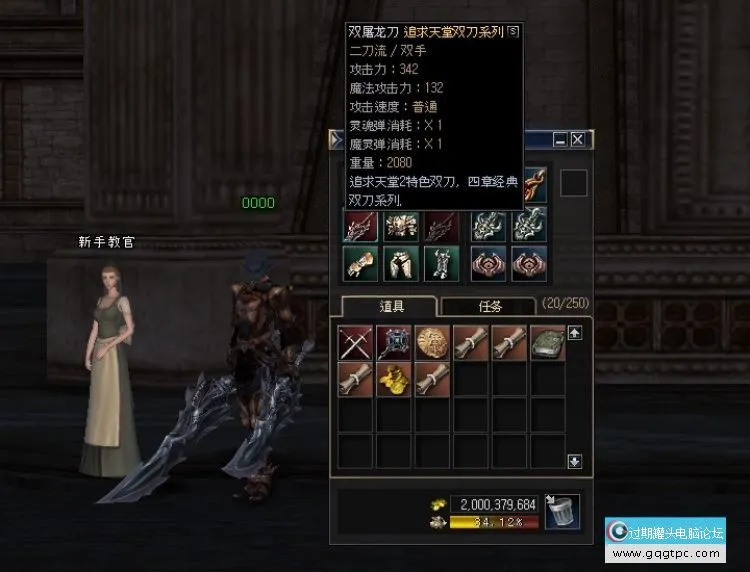Screen dimensions: 750x572
Task: Click the inventory scroll-down arrow
Action: point(575,461)
